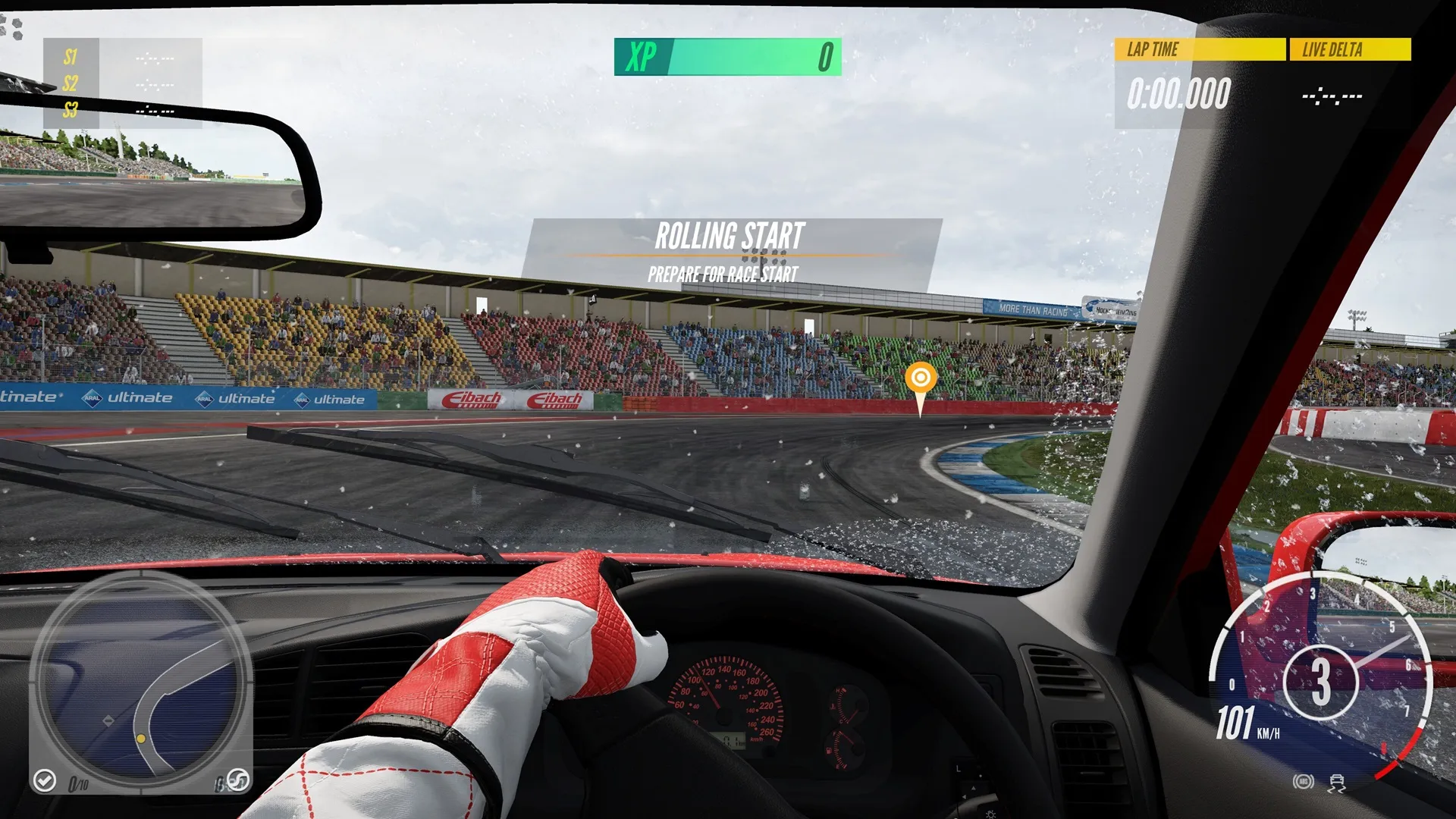The width and height of the screenshot is (1456, 819).
Task: Click the swirl icon beside the minimap
Action: 237,780
